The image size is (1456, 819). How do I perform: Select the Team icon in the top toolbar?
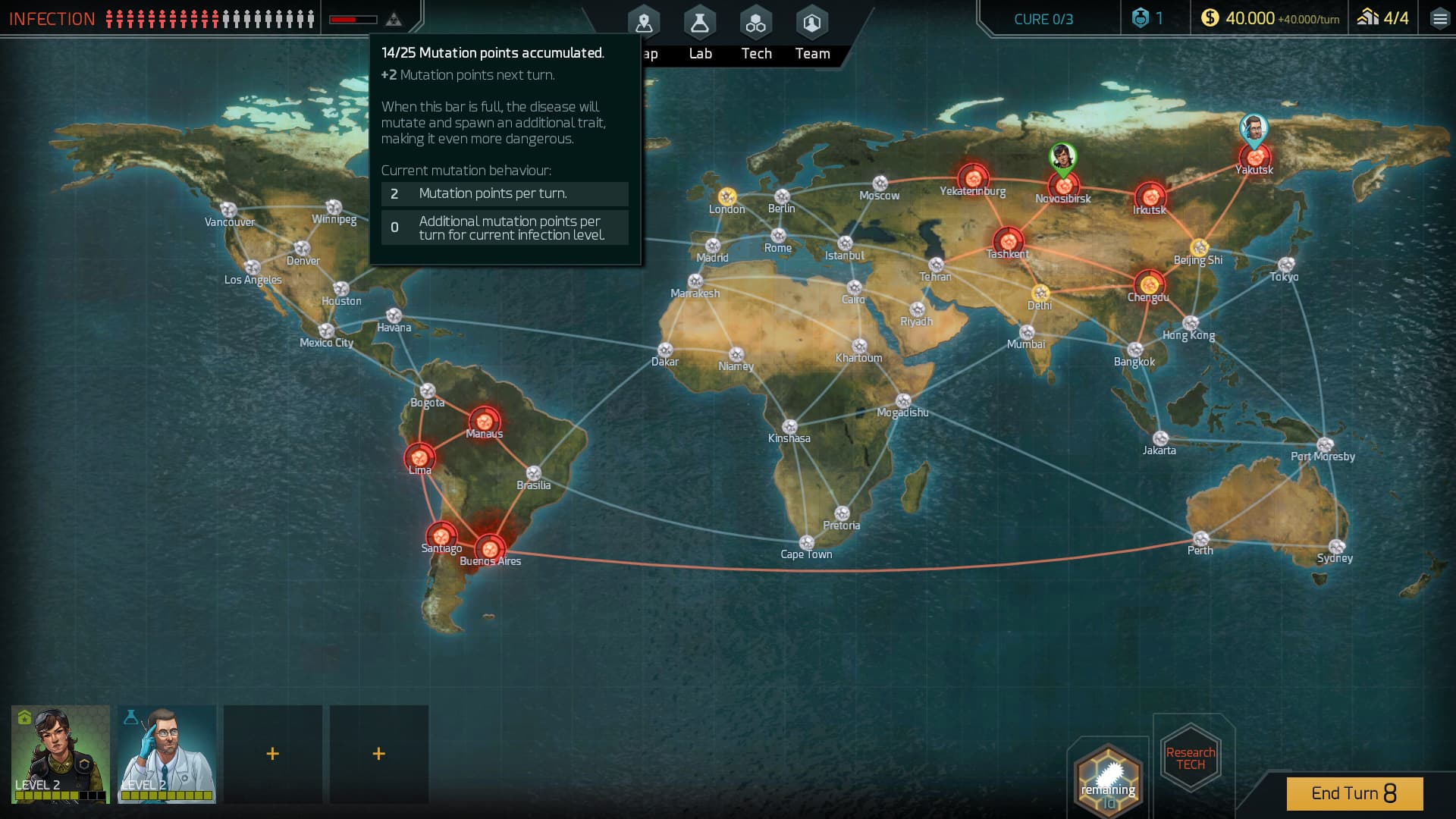[x=811, y=23]
